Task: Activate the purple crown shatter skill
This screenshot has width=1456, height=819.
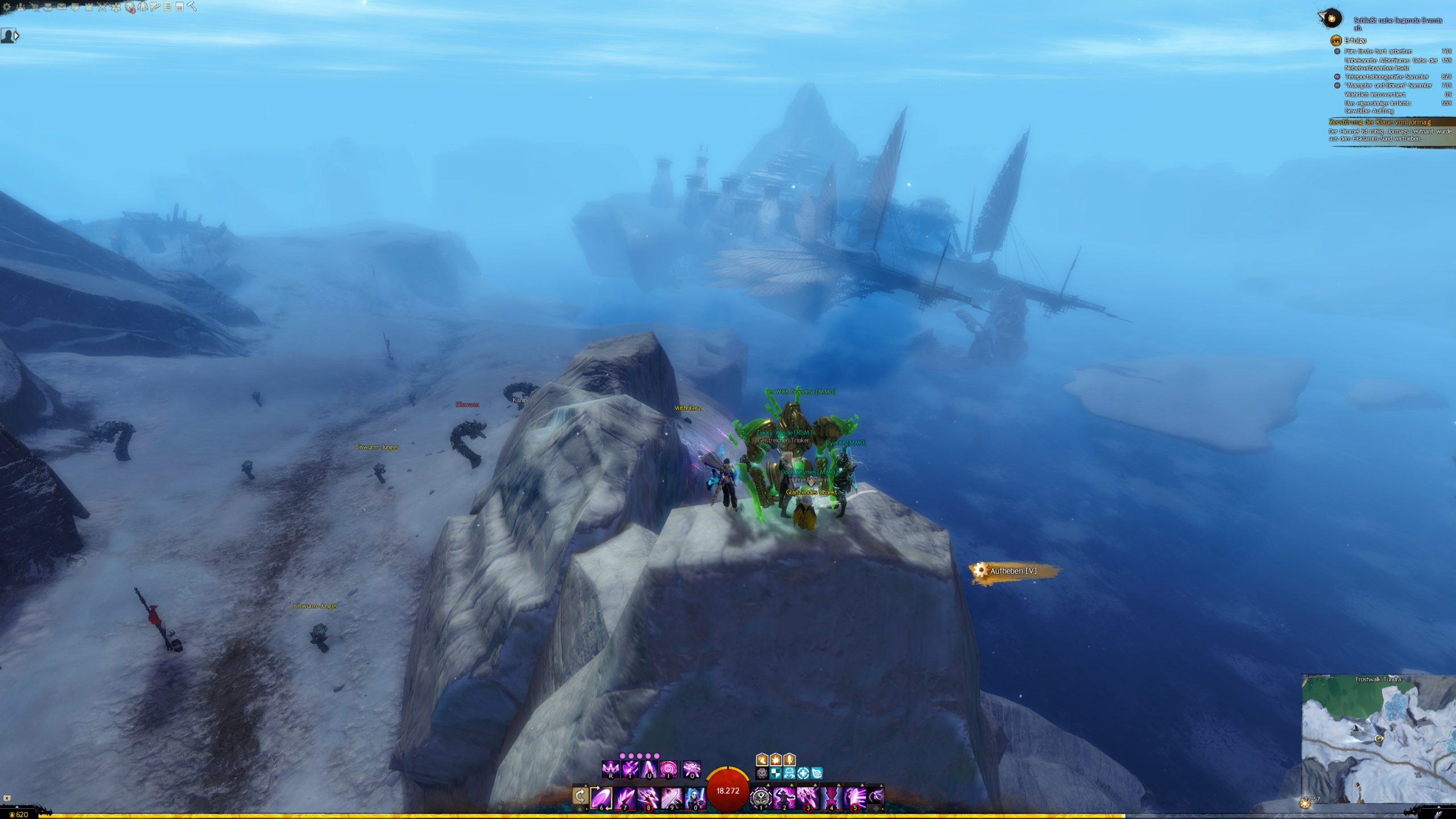Action: [x=611, y=770]
